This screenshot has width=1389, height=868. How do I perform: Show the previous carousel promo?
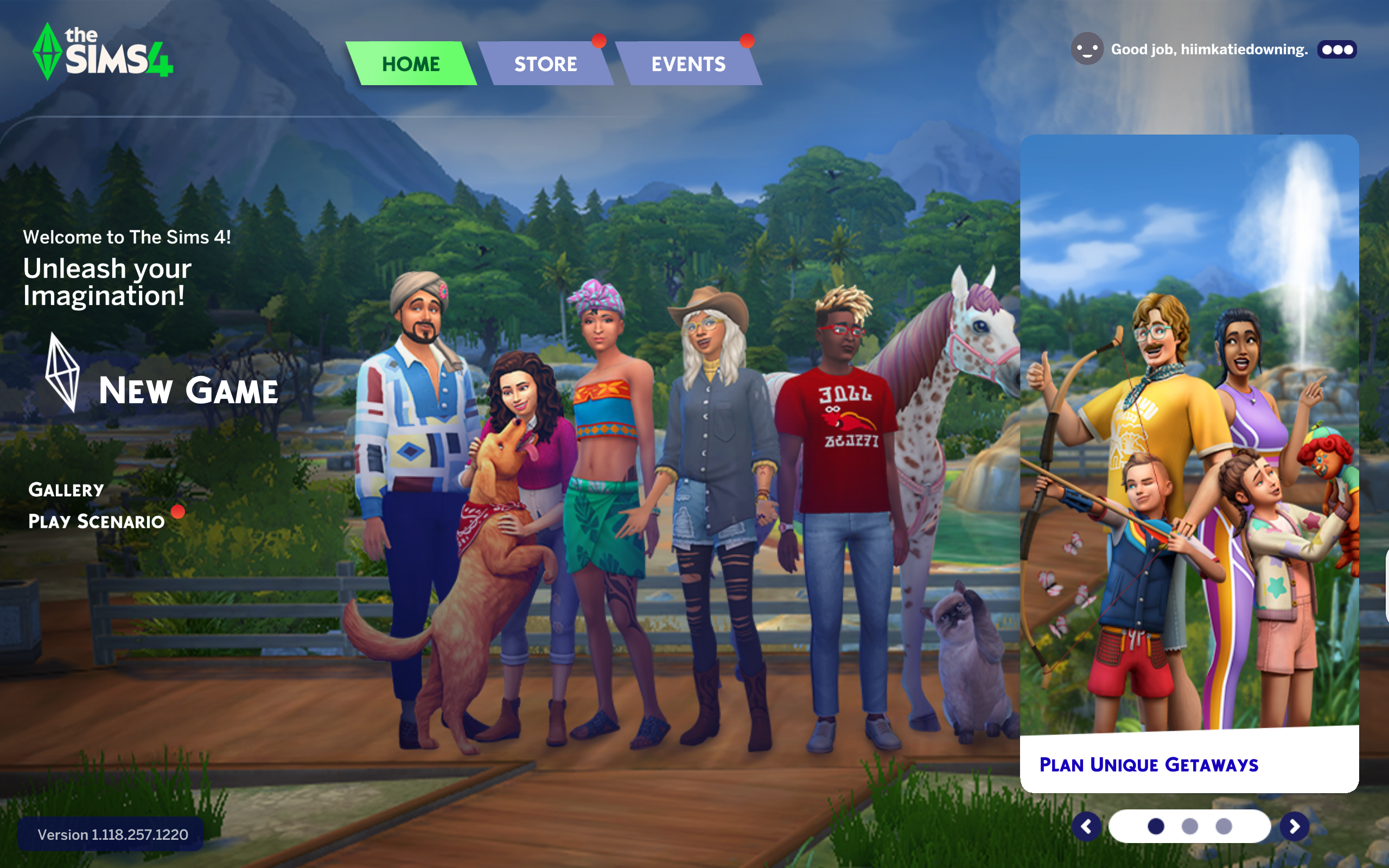pyautogui.click(x=1087, y=827)
